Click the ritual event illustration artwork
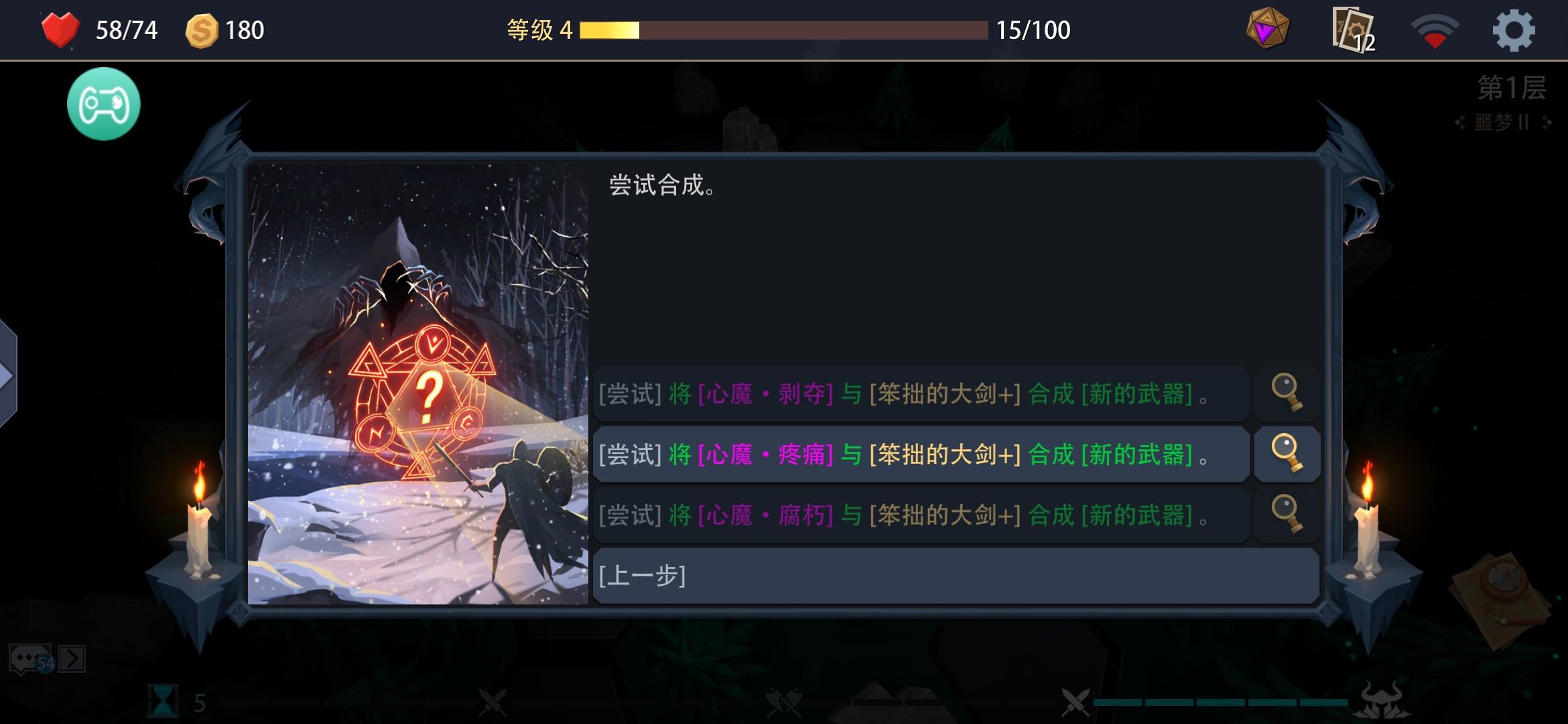1568x724 pixels. [419, 382]
